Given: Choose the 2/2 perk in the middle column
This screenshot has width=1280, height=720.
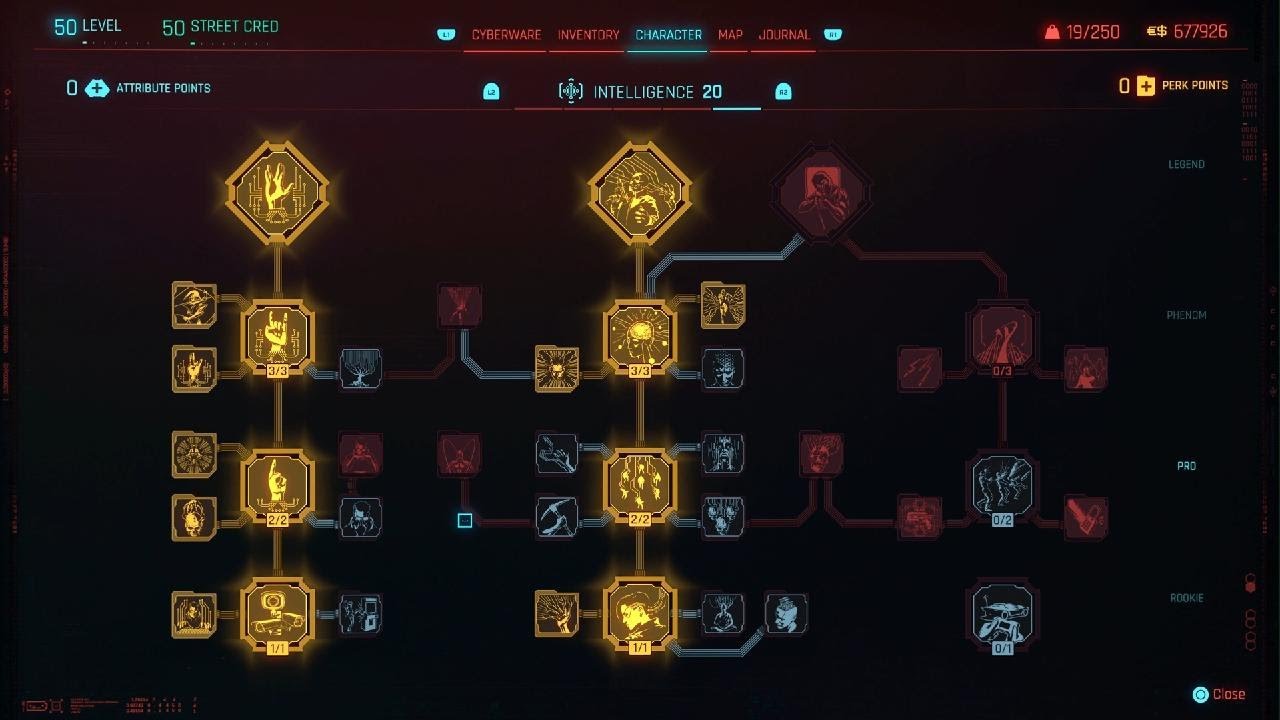Looking at the screenshot, I should tap(640, 486).
